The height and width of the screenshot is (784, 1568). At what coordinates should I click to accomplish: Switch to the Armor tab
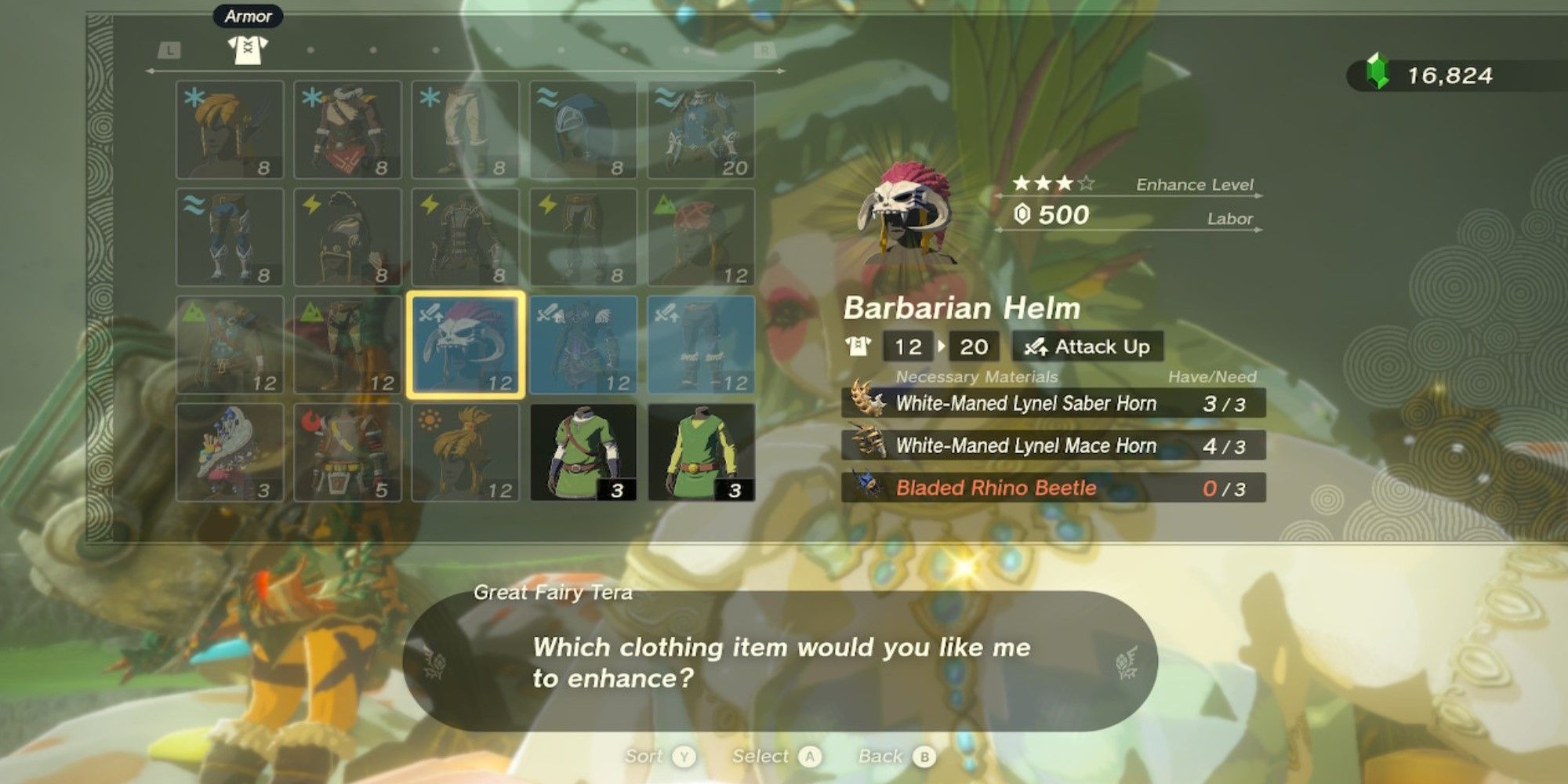click(x=248, y=16)
